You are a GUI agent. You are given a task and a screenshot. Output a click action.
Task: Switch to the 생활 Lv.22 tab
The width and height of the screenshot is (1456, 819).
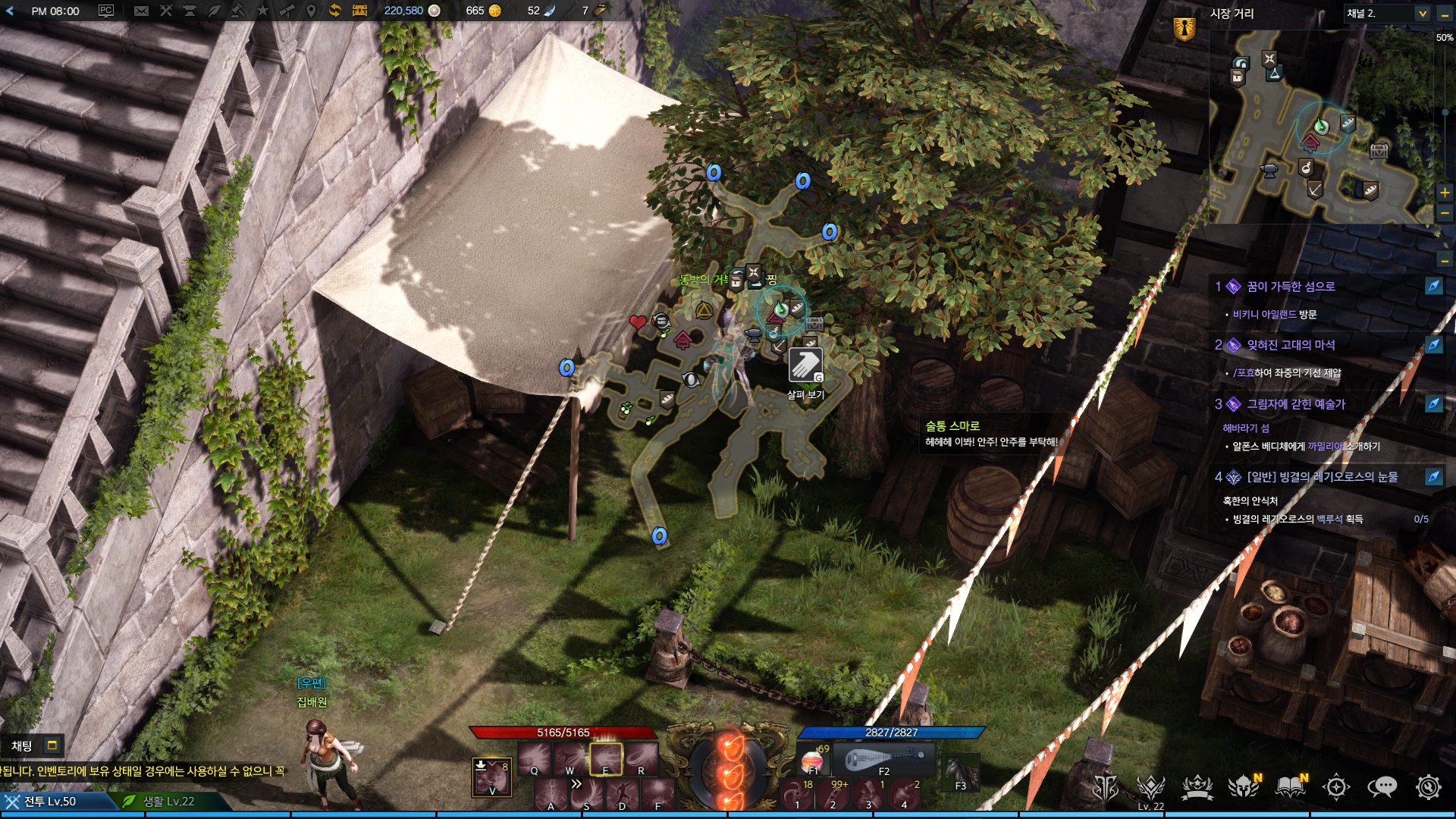click(x=168, y=802)
